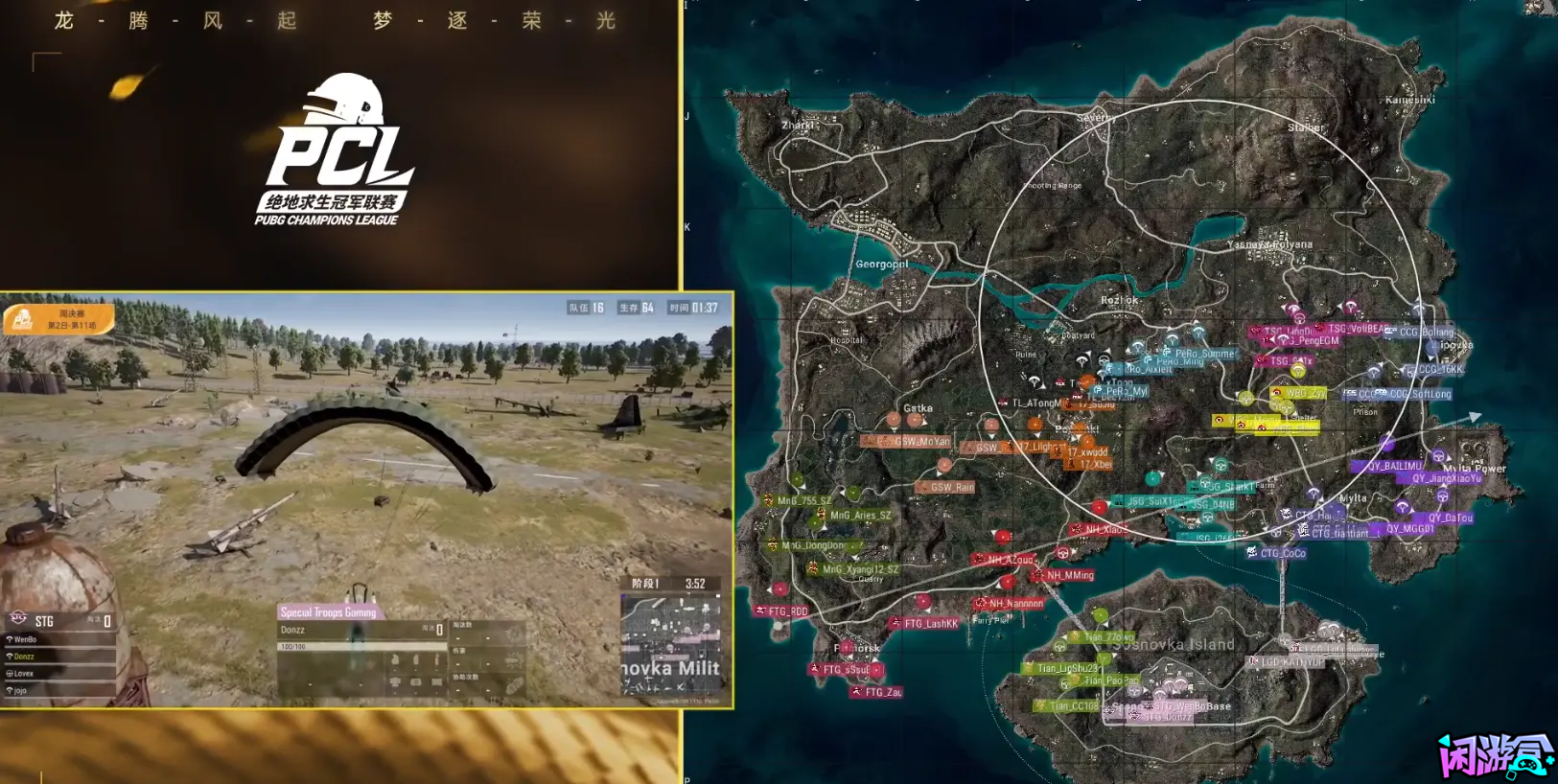
Task: Click the assist boot icon in the stats panel
Action: (513, 686)
